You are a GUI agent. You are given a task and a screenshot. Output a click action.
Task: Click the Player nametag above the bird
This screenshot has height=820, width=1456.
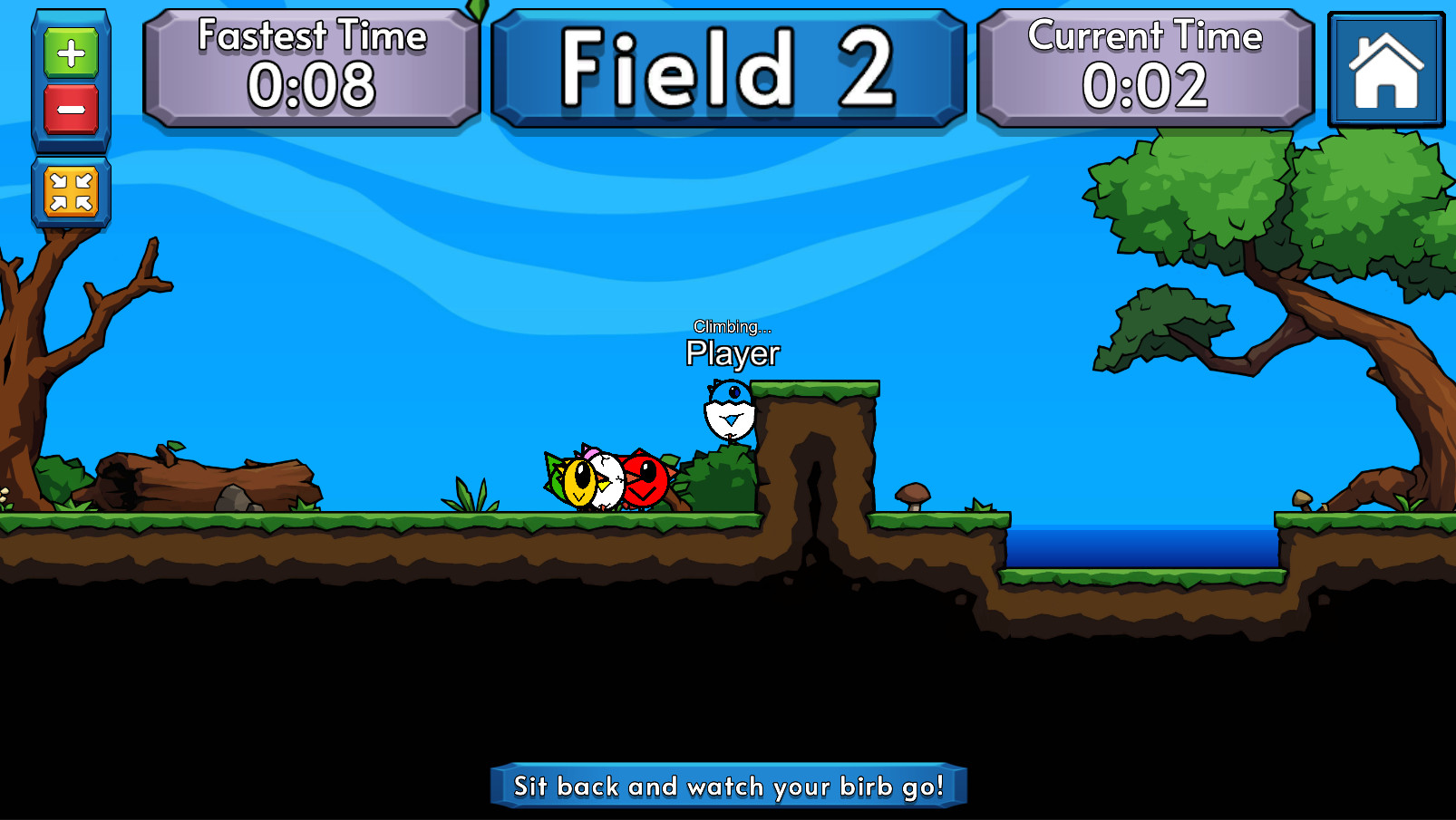click(x=731, y=352)
